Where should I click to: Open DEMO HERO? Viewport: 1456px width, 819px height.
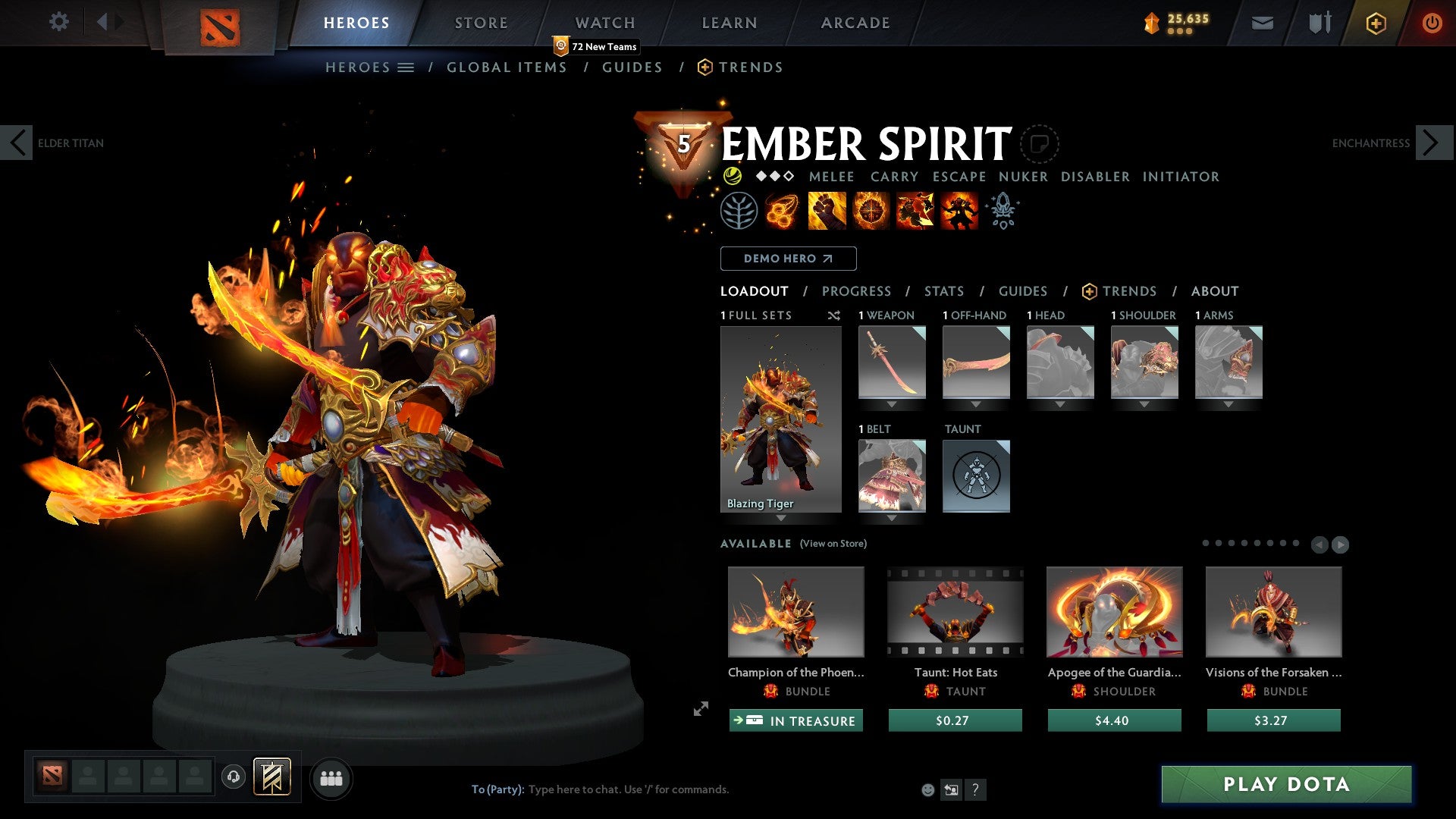coord(787,259)
